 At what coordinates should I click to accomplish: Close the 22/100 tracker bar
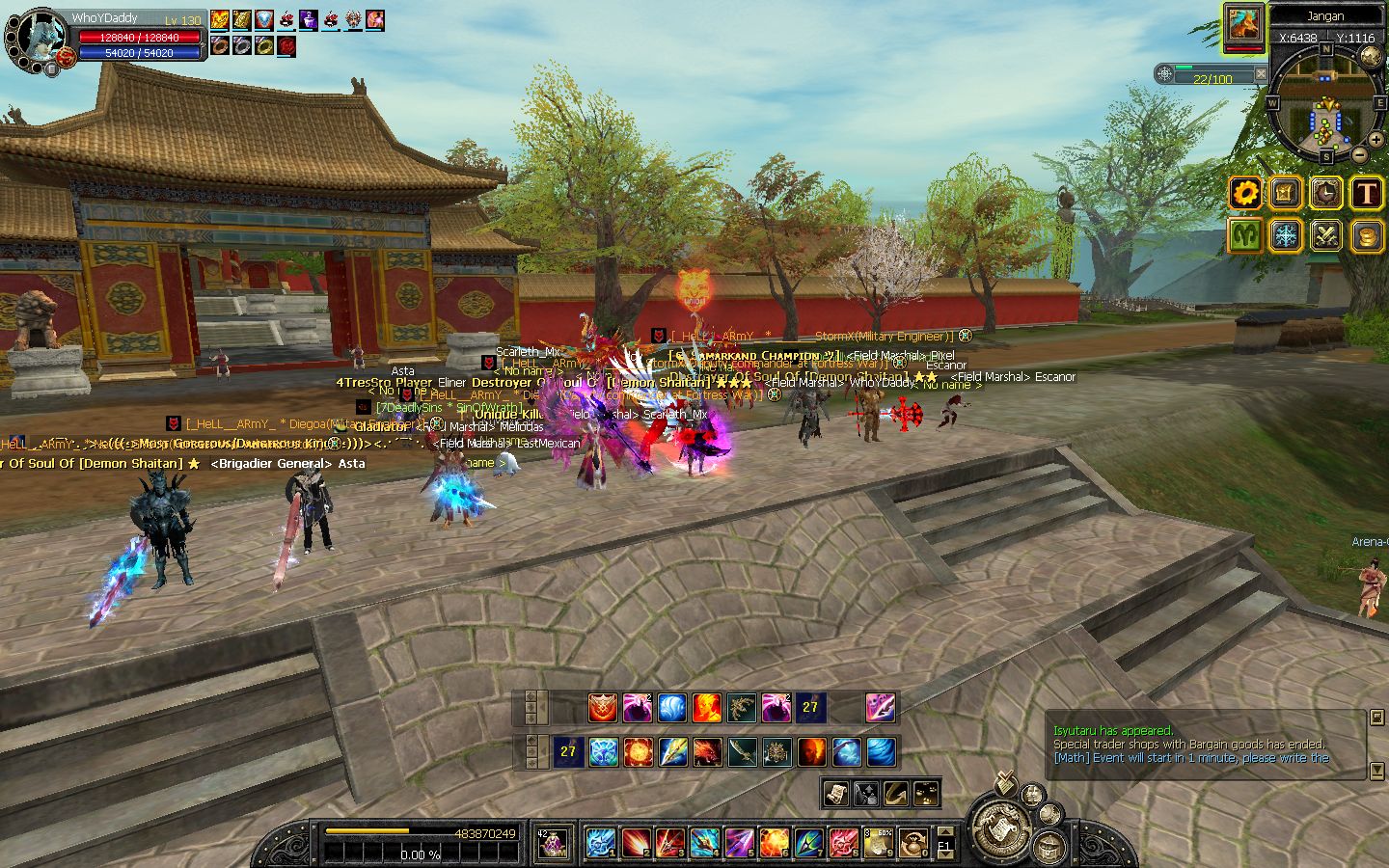point(1260,74)
